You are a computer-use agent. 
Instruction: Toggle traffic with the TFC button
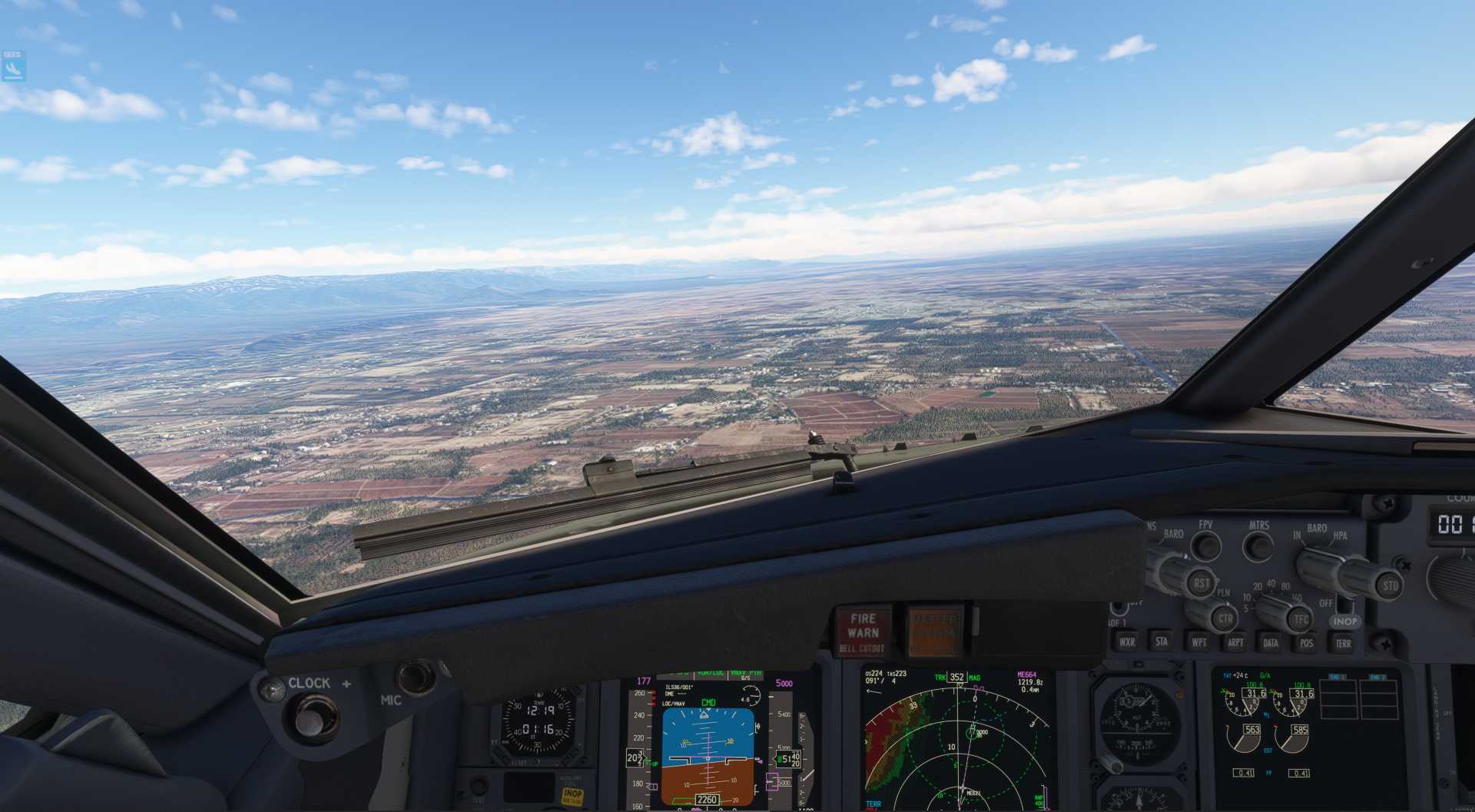[x=1301, y=619]
